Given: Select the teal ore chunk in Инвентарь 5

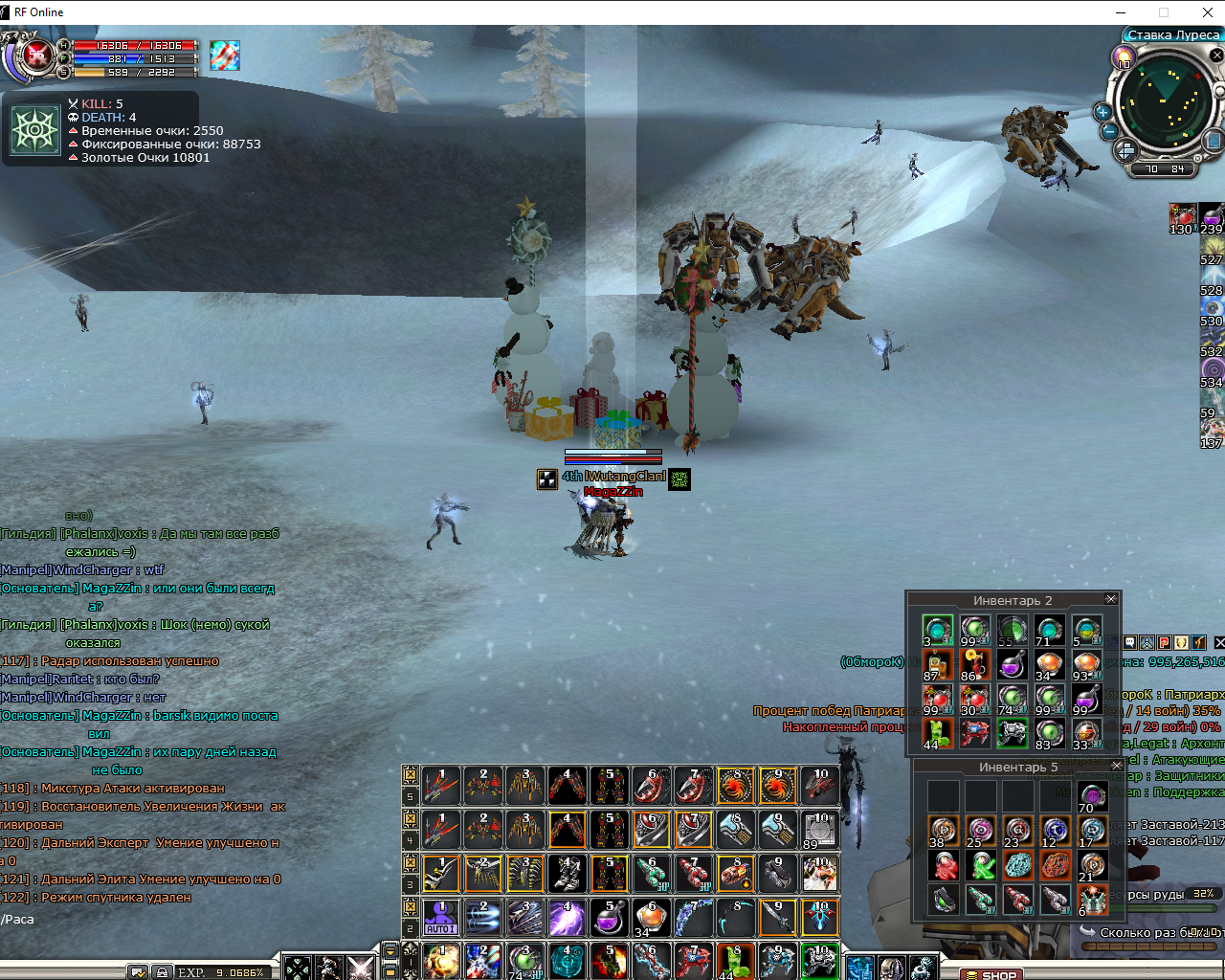Looking at the screenshot, I should (x=1017, y=866).
